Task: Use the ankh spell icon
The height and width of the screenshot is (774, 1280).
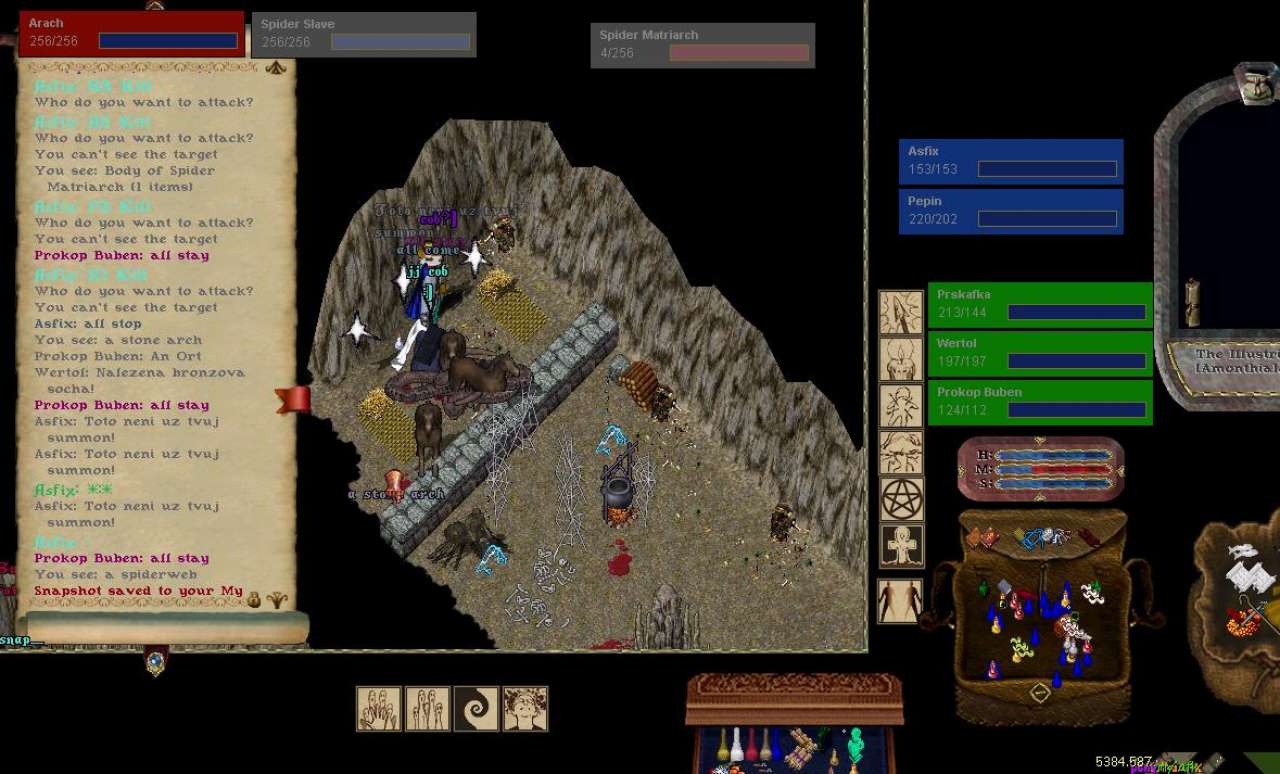Action: 901,546
